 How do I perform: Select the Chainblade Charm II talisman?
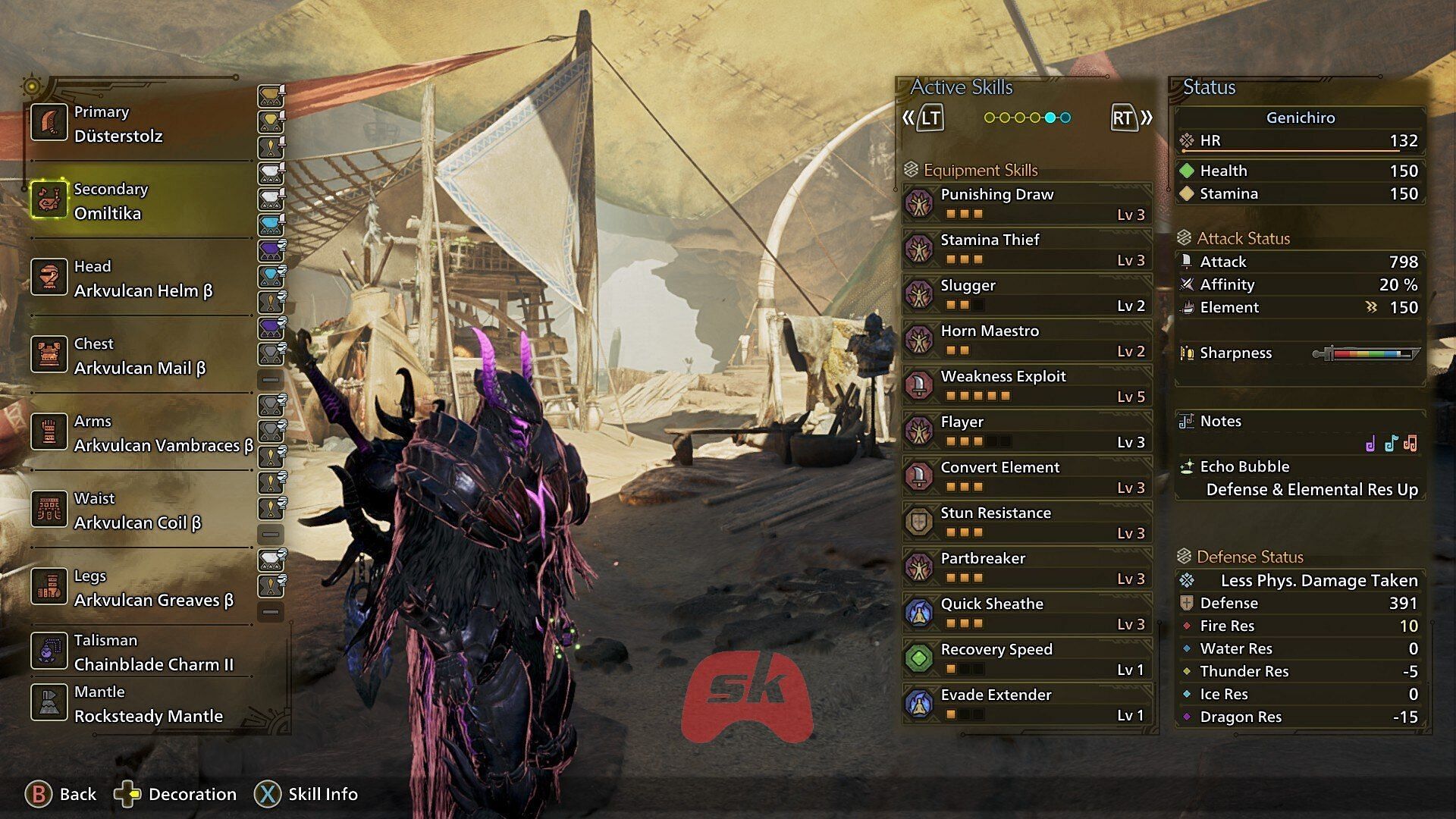click(140, 652)
